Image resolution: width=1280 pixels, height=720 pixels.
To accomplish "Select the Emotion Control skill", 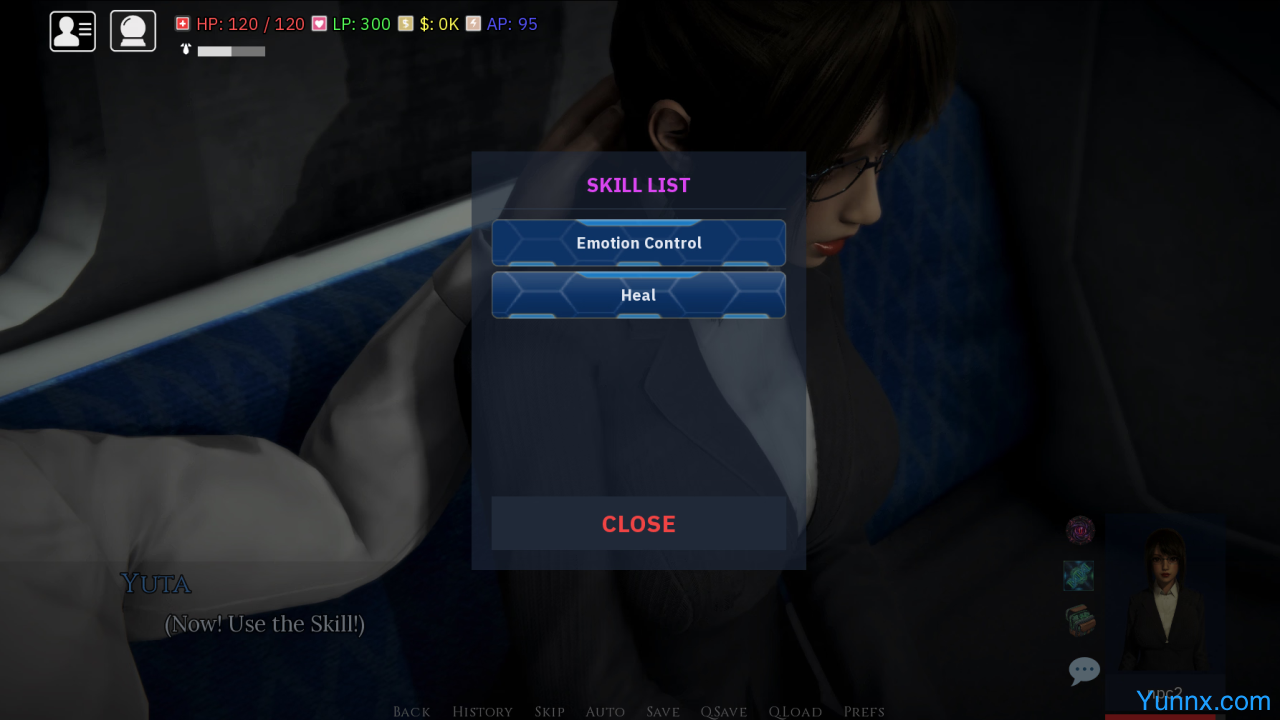I will tap(638, 243).
